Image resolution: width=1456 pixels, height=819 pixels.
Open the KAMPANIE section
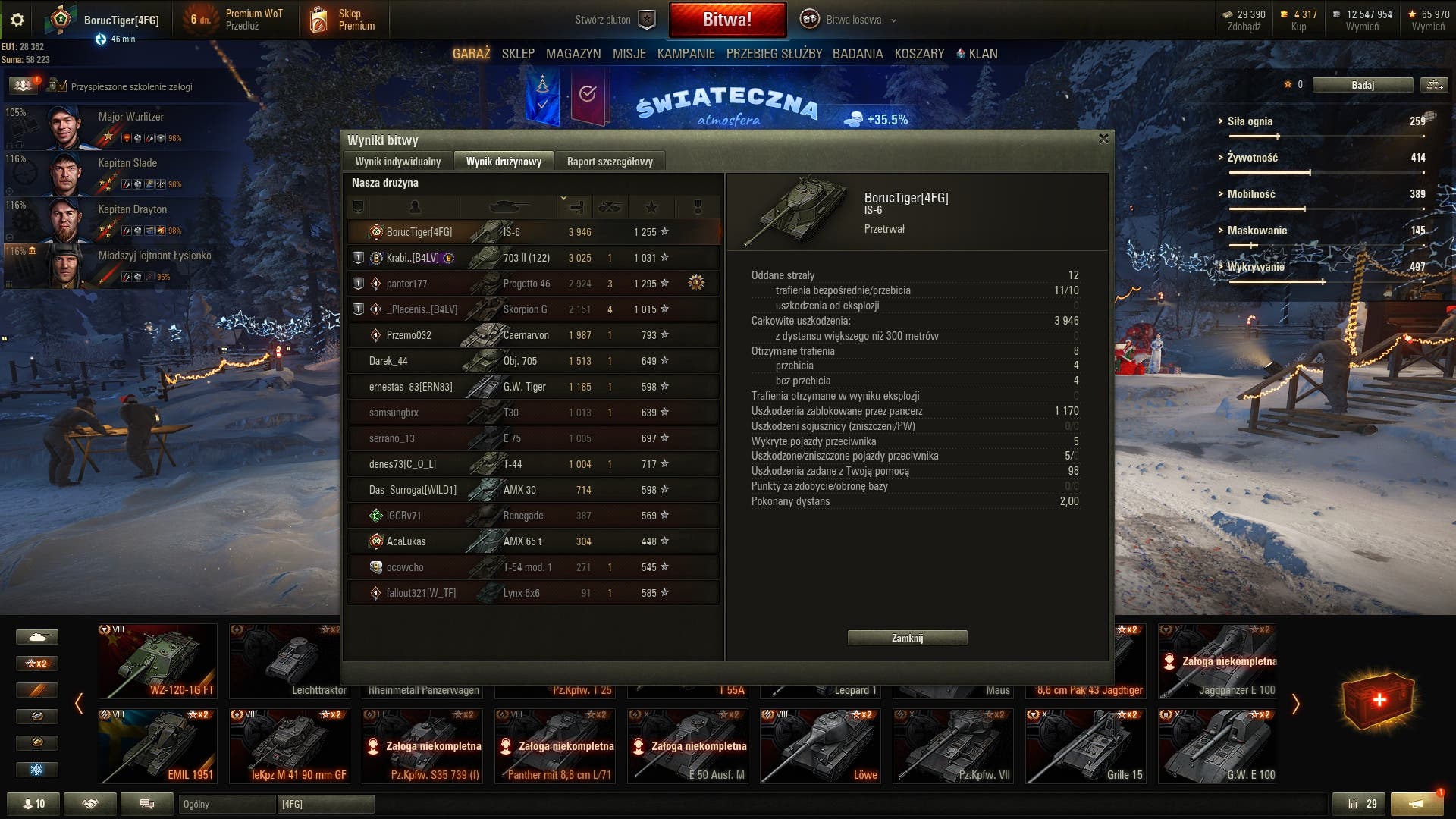[686, 54]
